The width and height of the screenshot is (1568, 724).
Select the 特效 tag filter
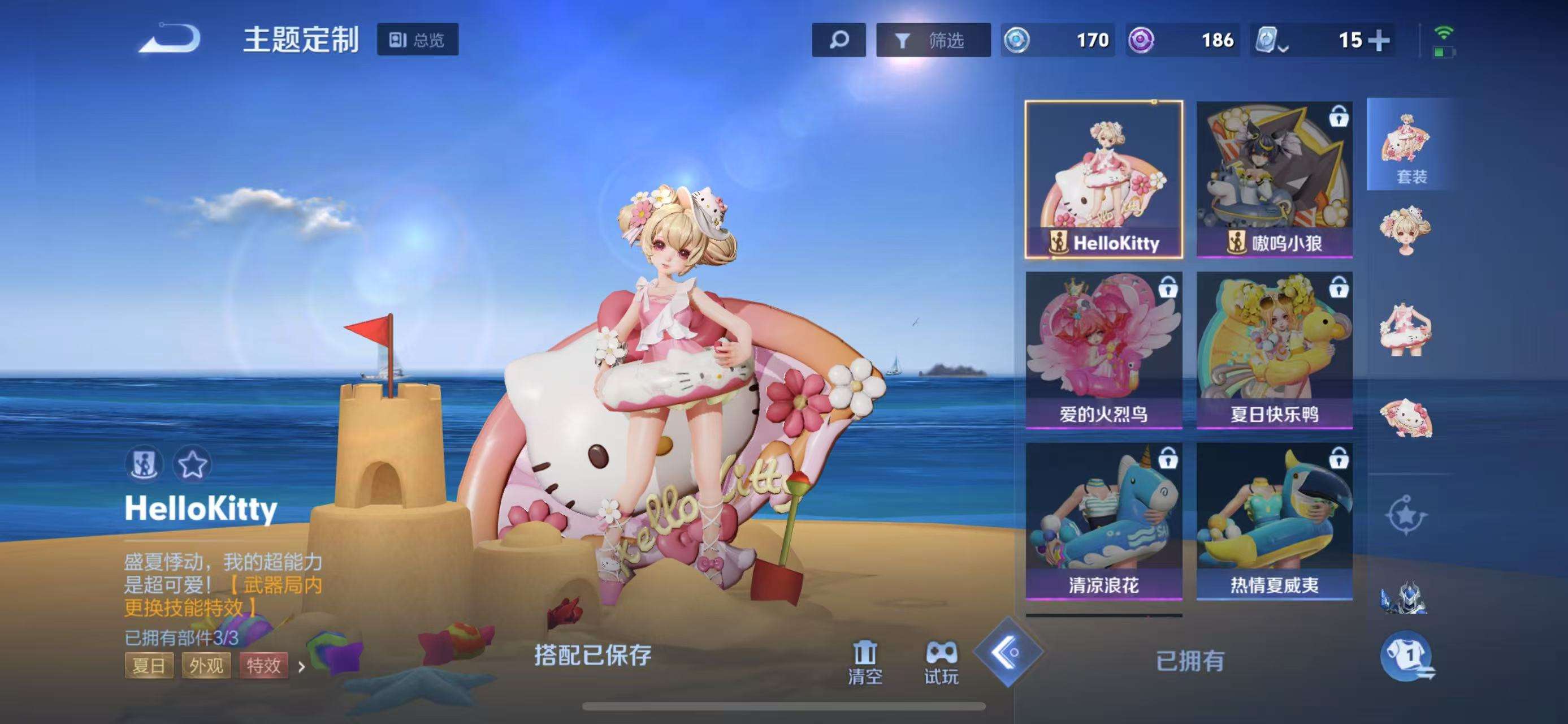click(x=266, y=667)
